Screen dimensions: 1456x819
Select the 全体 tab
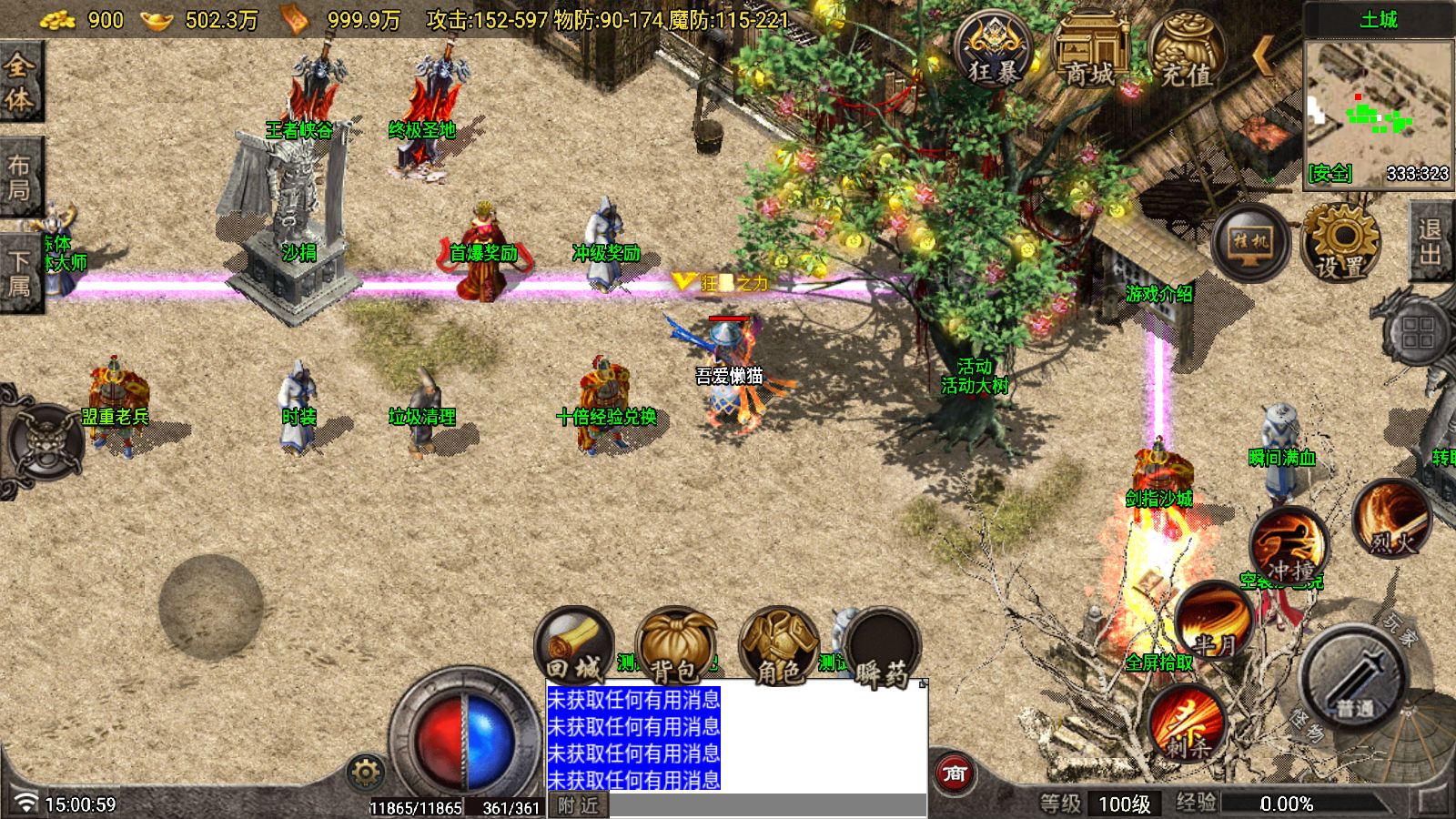click(x=19, y=82)
